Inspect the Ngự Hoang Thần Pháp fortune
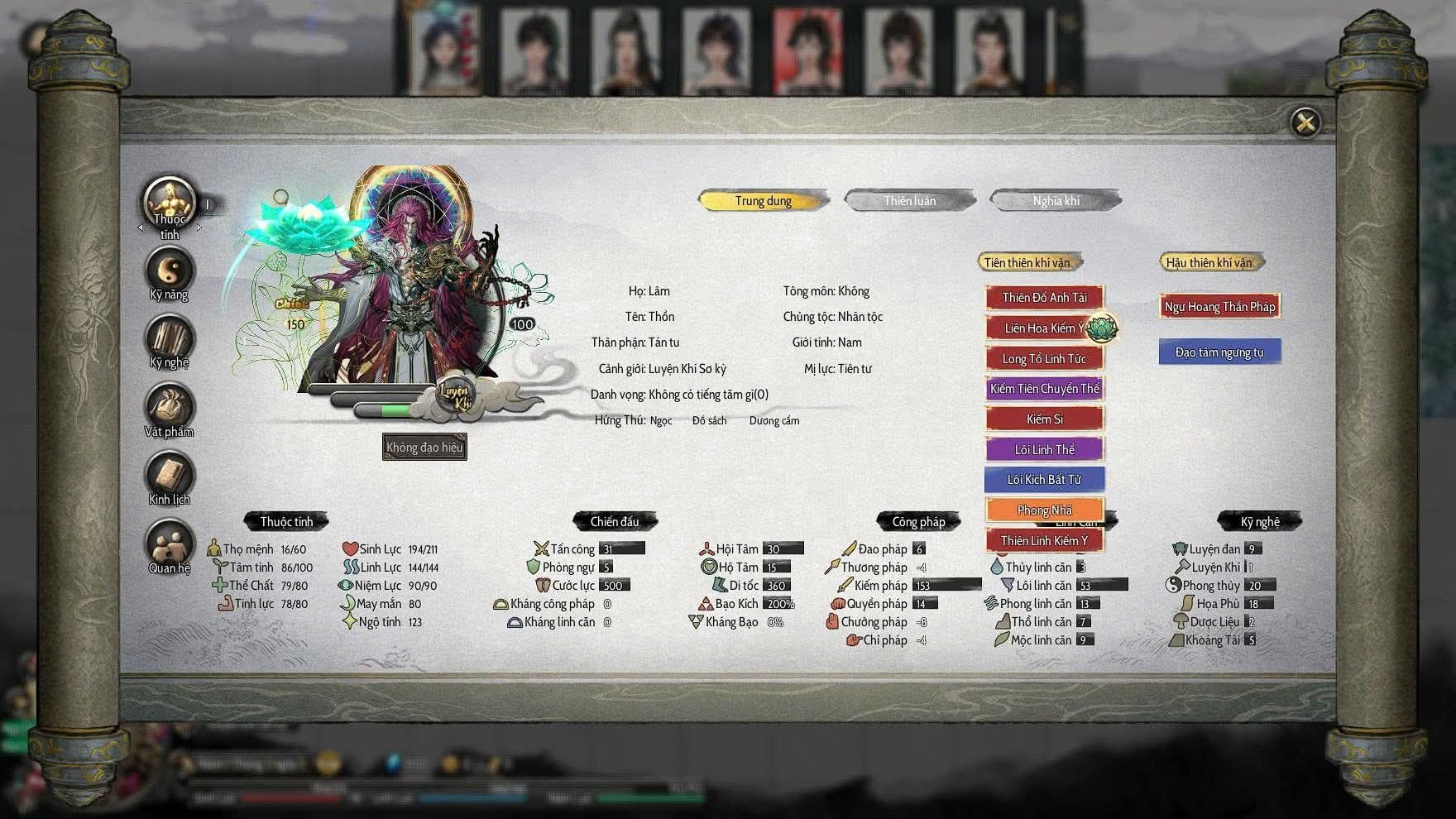 [1219, 307]
